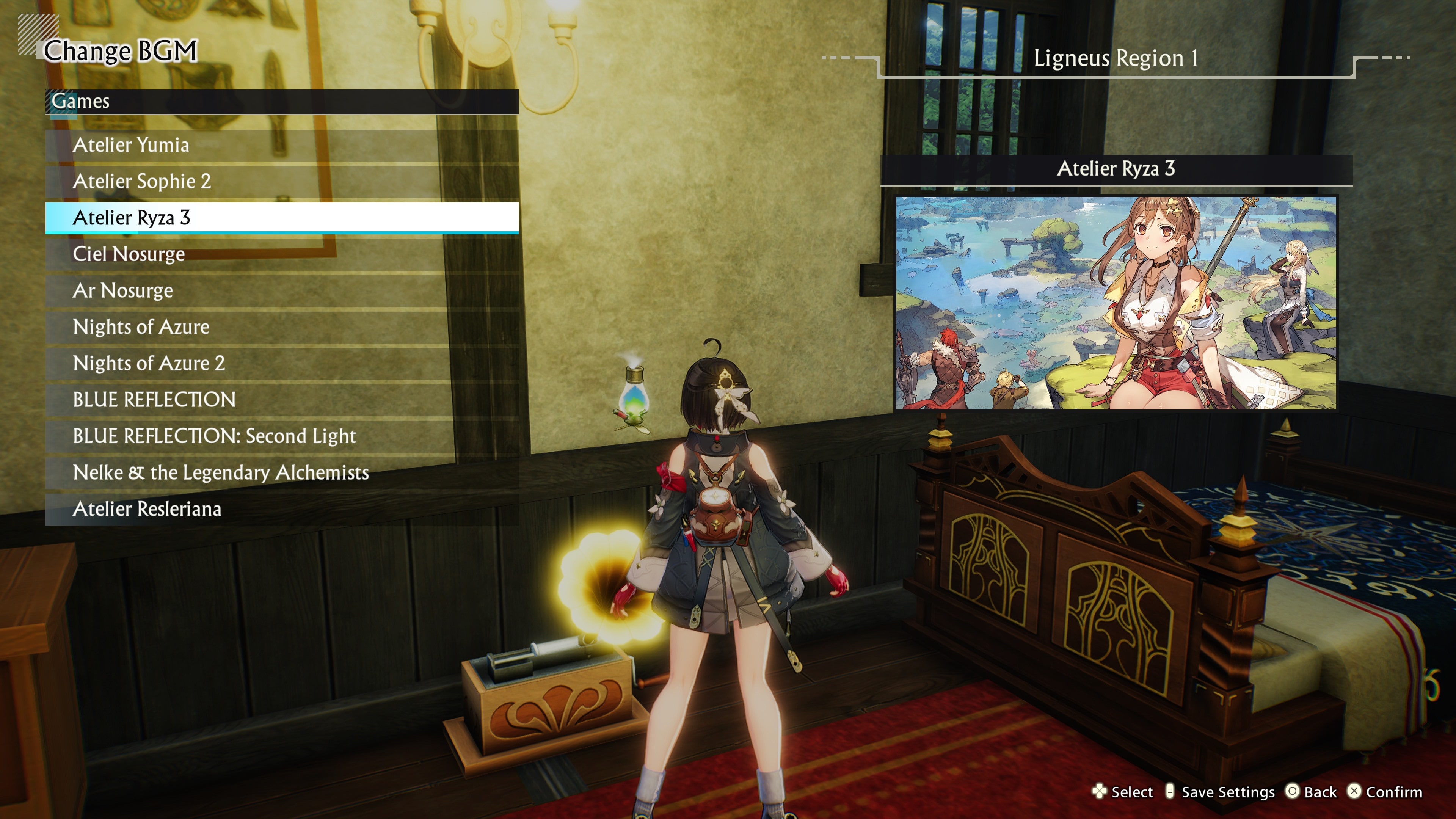Choose Ar Nosurge from the list
Viewport: 1456px width, 819px height.
pyautogui.click(x=122, y=290)
